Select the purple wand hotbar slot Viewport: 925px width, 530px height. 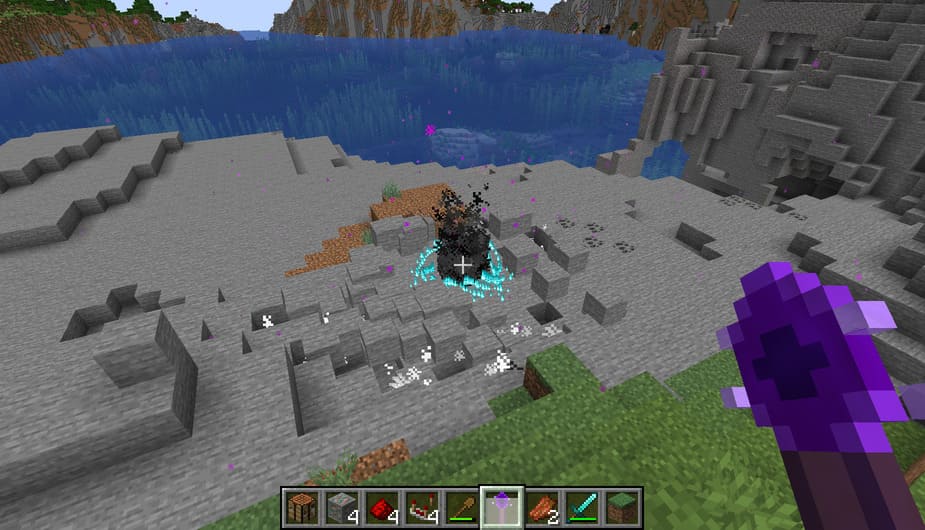(499, 507)
